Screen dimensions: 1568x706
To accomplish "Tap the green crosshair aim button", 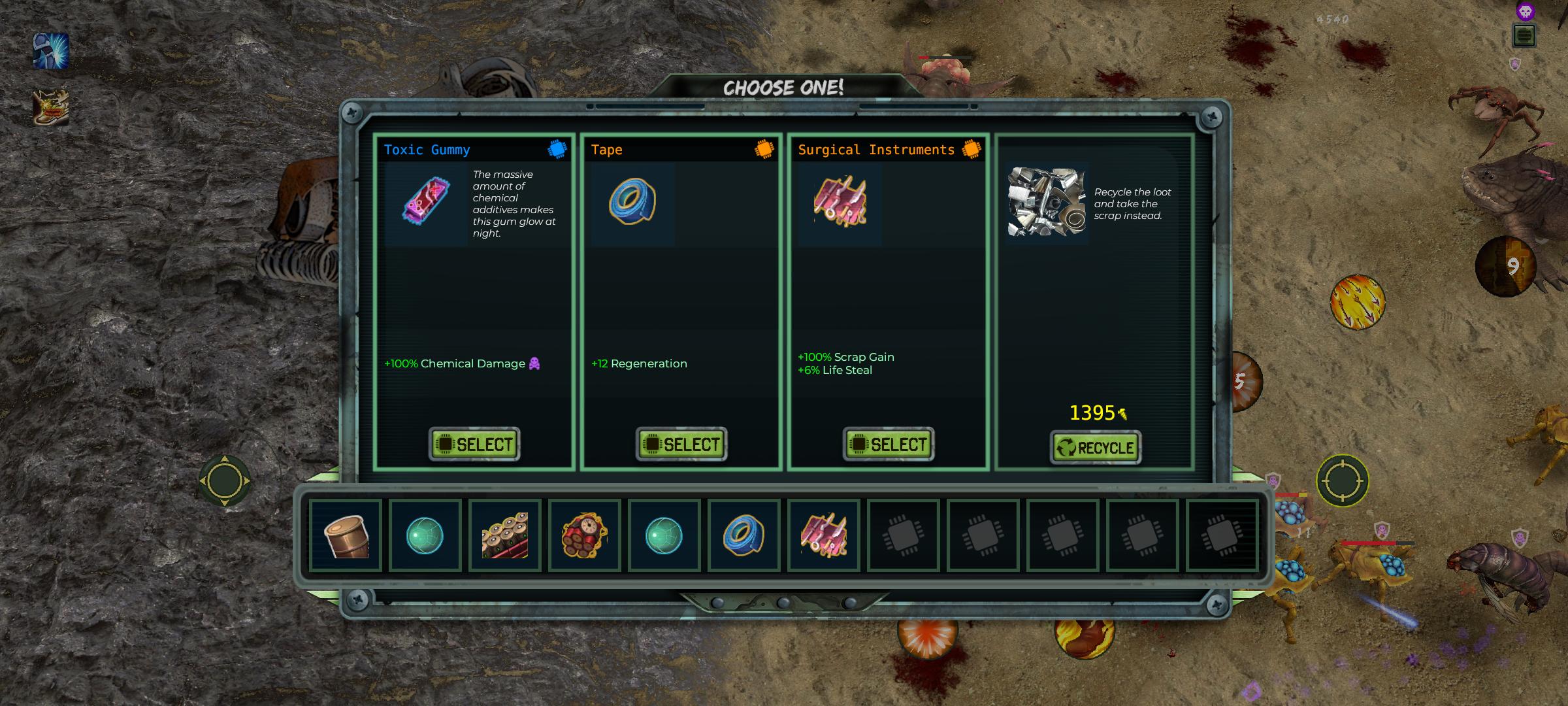I will (1342, 481).
